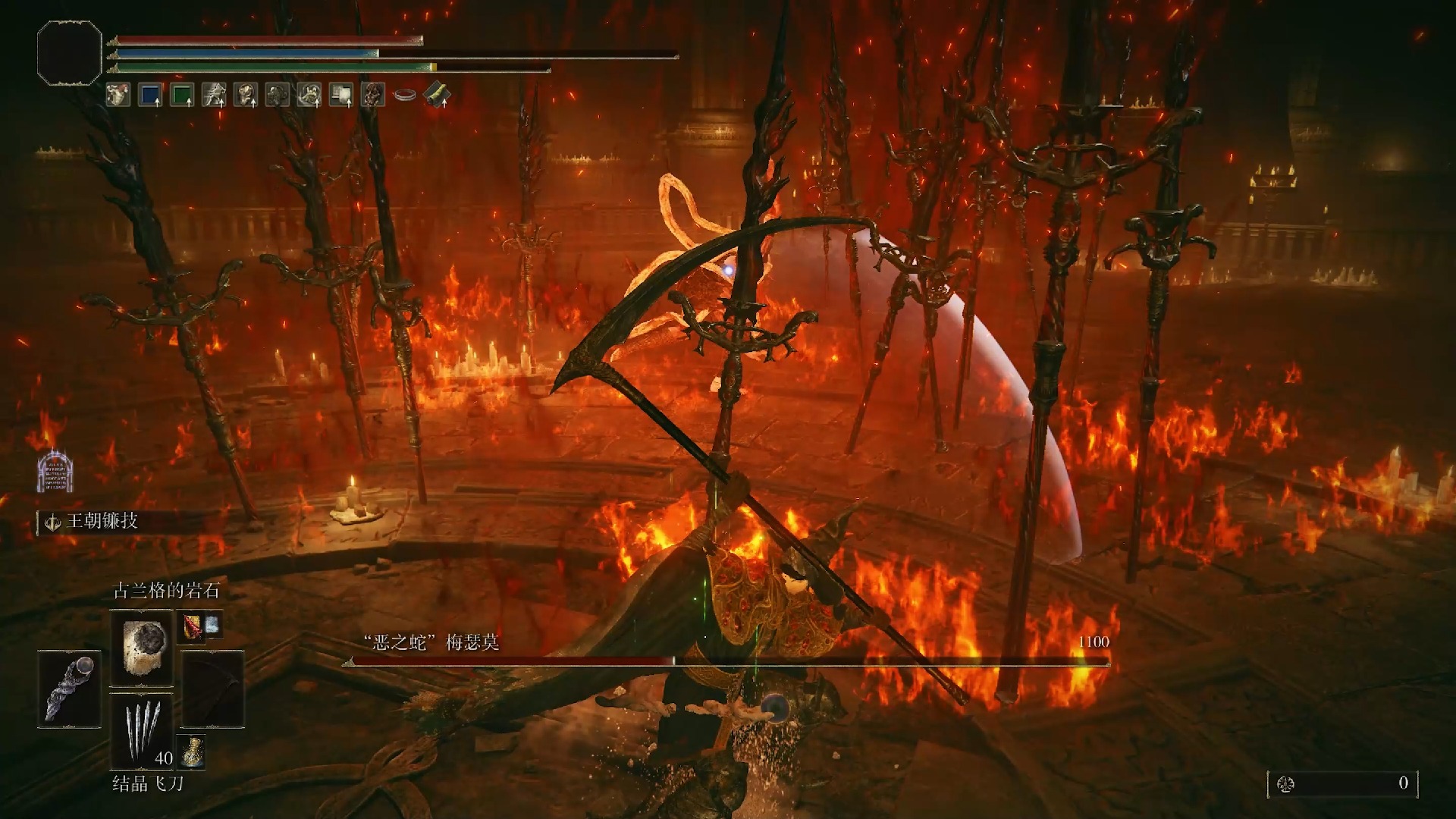Click the rune counter box
This screenshot has width=1456, height=819.
[1342, 783]
